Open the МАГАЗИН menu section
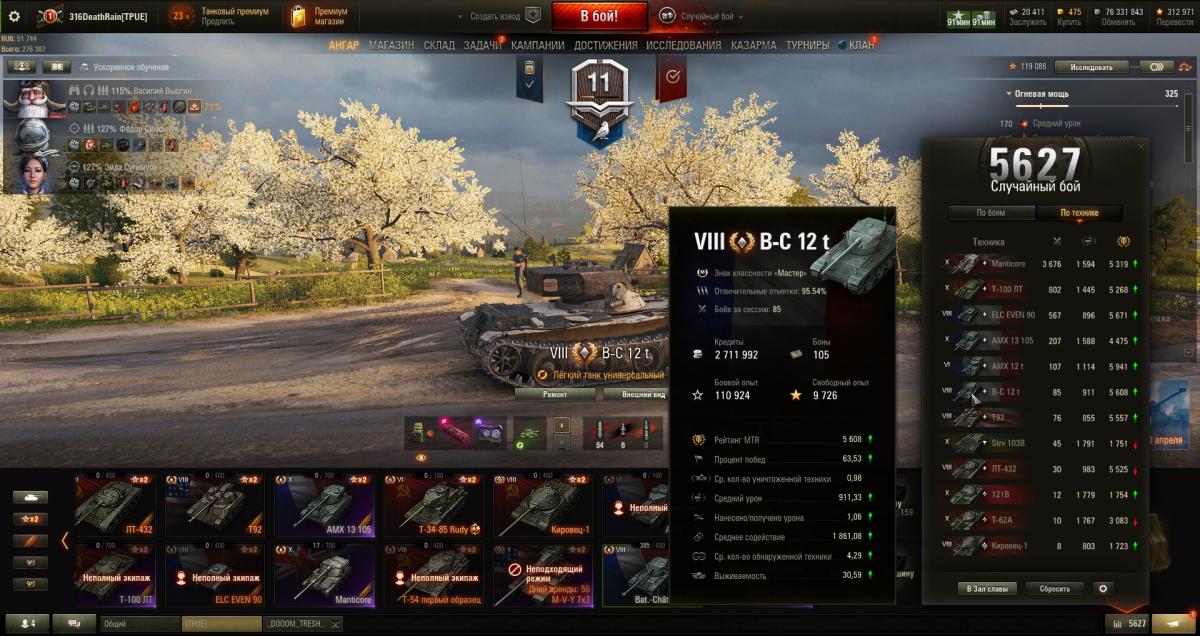 (x=390, y=45)
